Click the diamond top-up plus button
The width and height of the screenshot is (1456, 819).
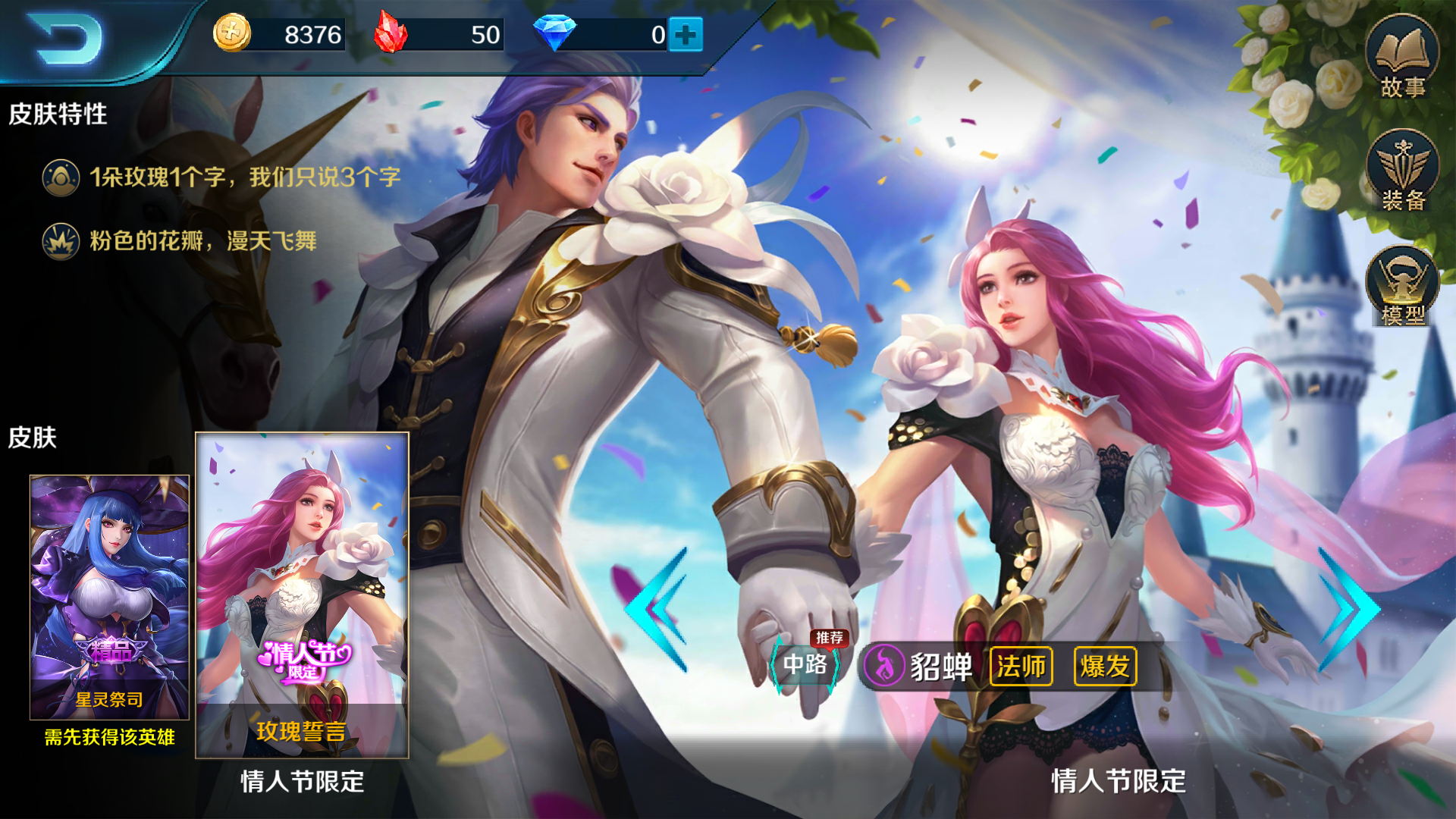click(685, 33)
